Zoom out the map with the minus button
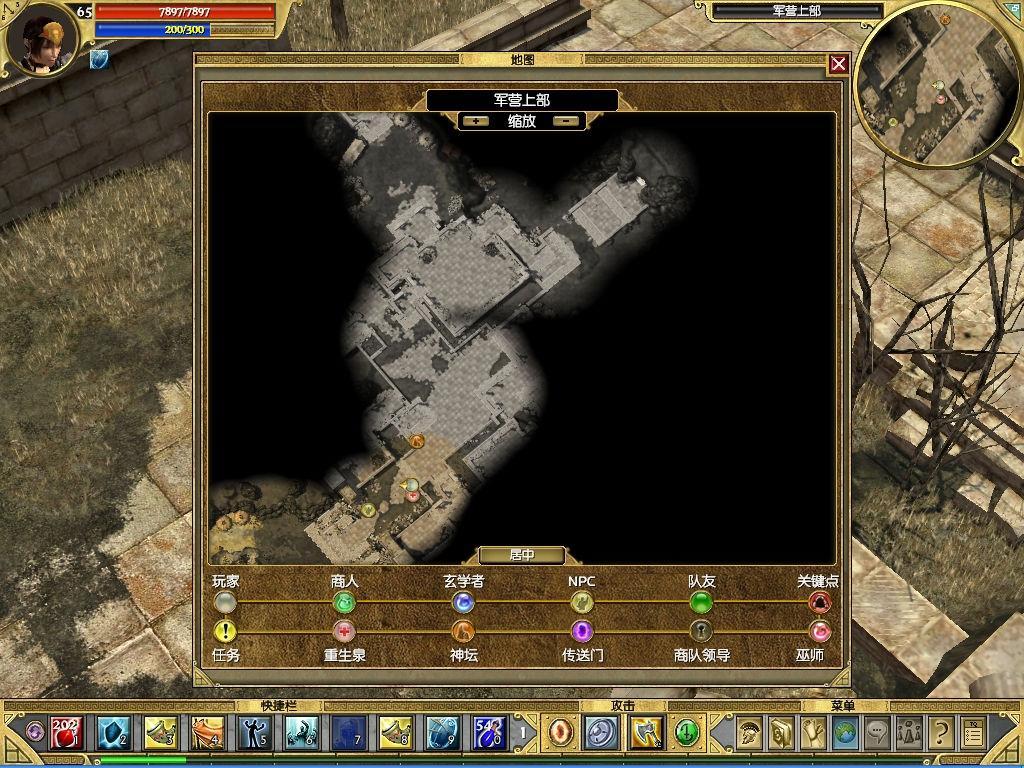1024x768 pixels. pos(567,121)
